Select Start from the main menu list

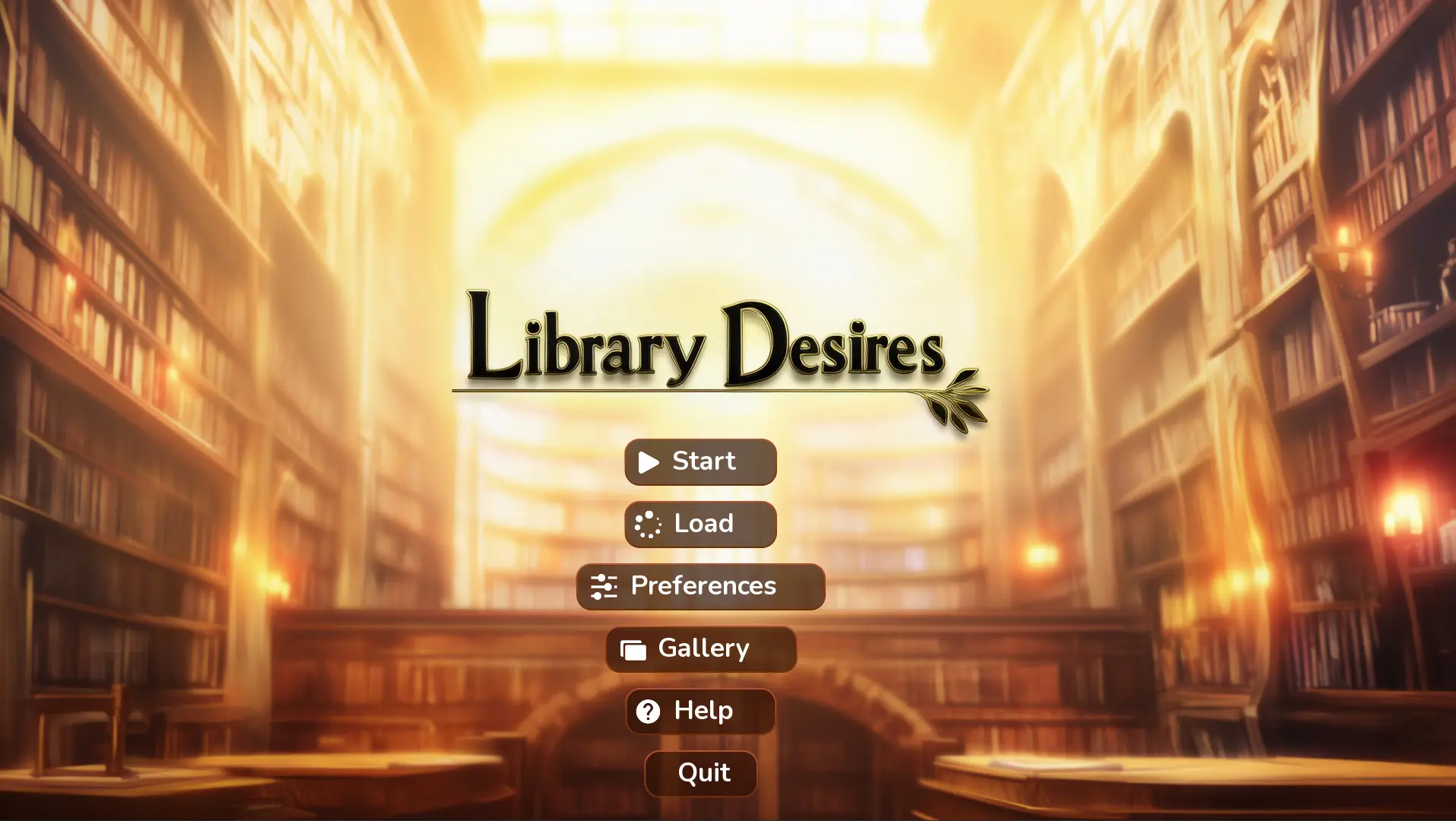coord(699,461)
